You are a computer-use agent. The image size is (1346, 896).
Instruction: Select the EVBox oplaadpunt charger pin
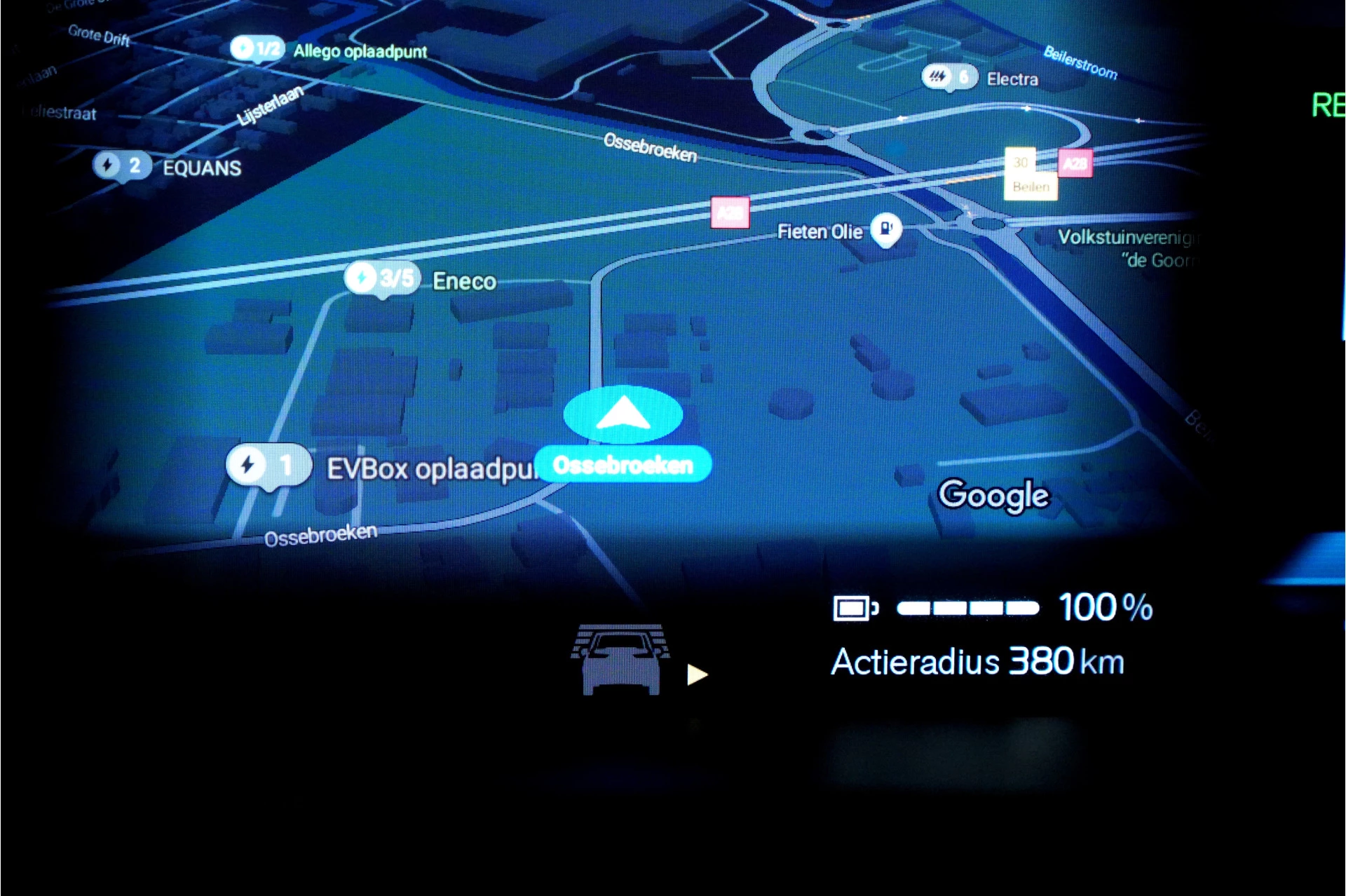tap(268, 463)
